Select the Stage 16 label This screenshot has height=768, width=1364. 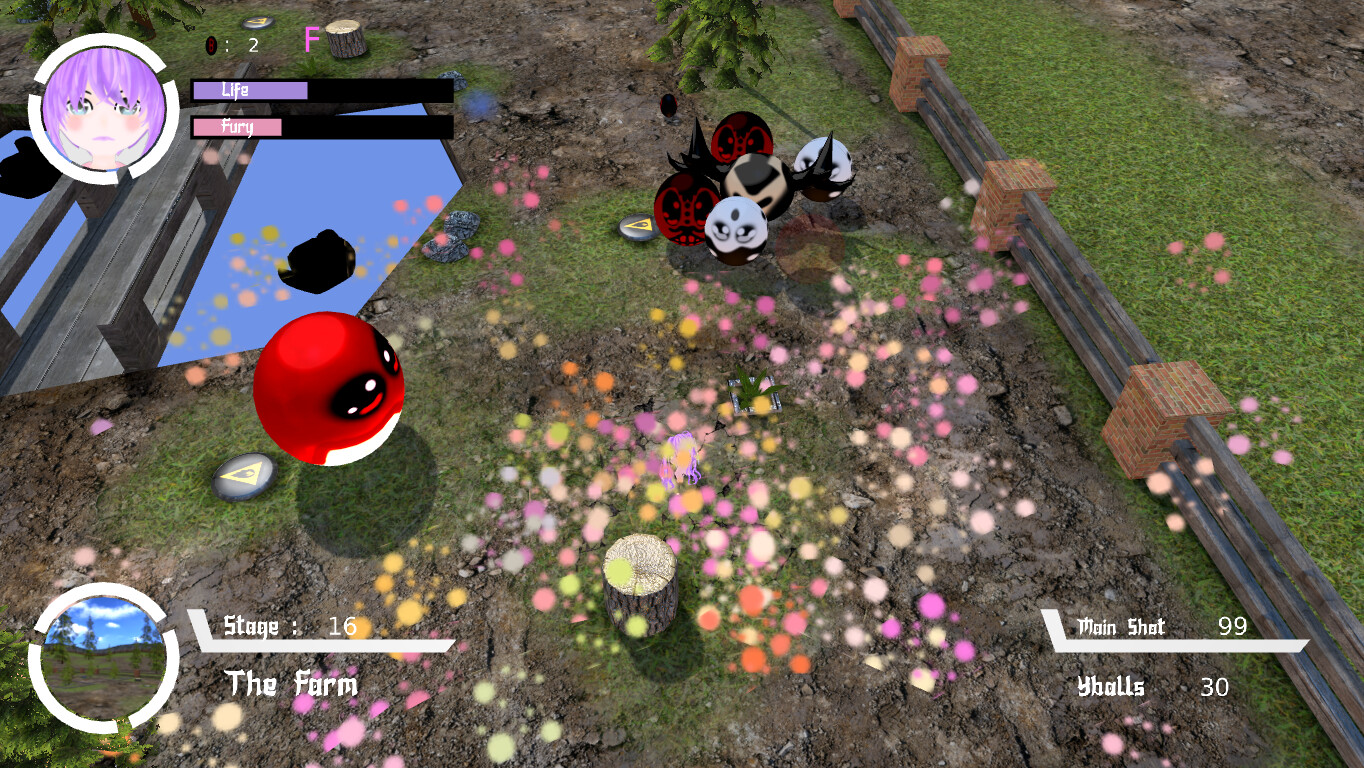[x=290, y=628]
